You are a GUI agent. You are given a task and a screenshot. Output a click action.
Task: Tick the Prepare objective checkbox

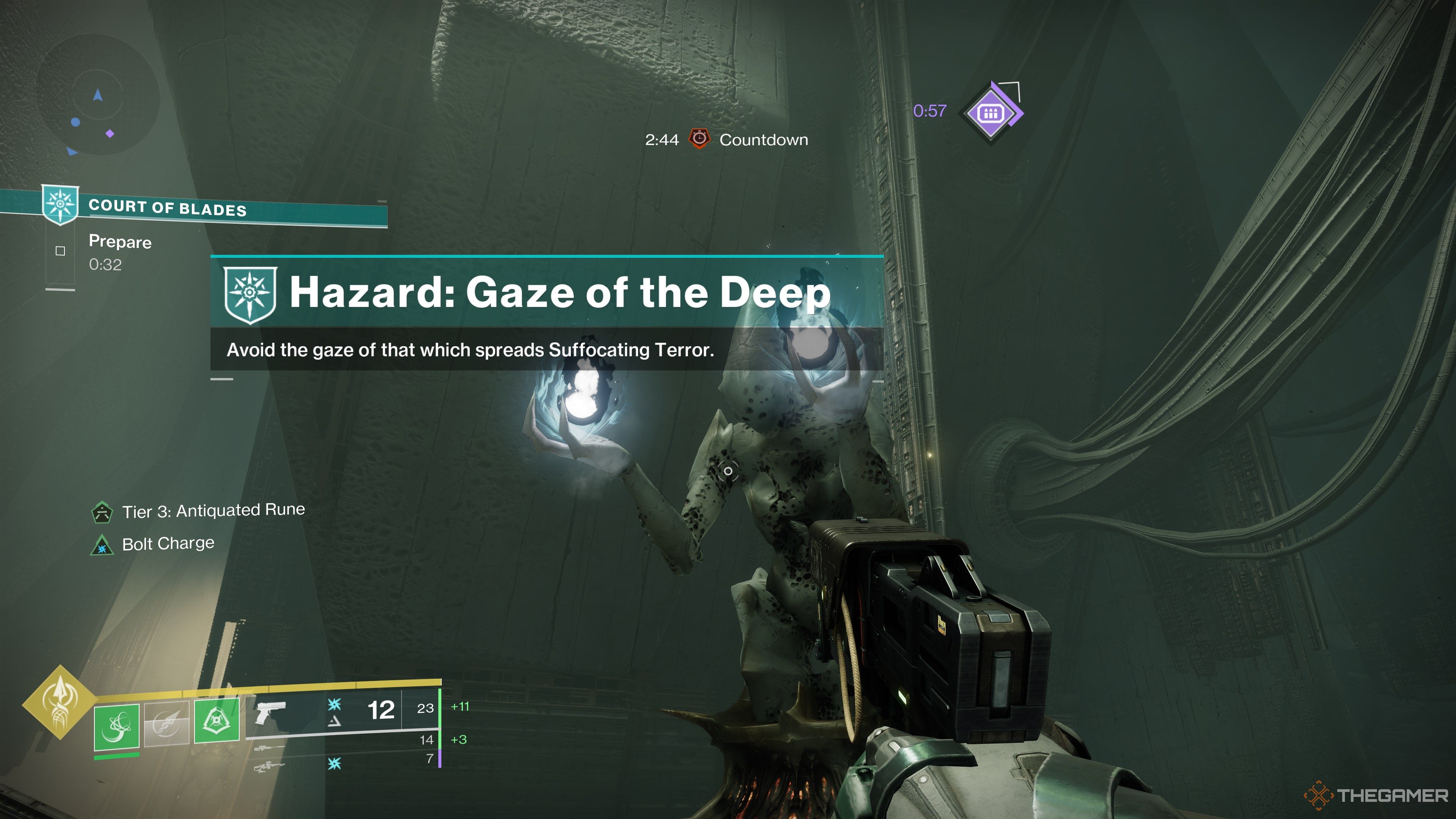[61, 251]
